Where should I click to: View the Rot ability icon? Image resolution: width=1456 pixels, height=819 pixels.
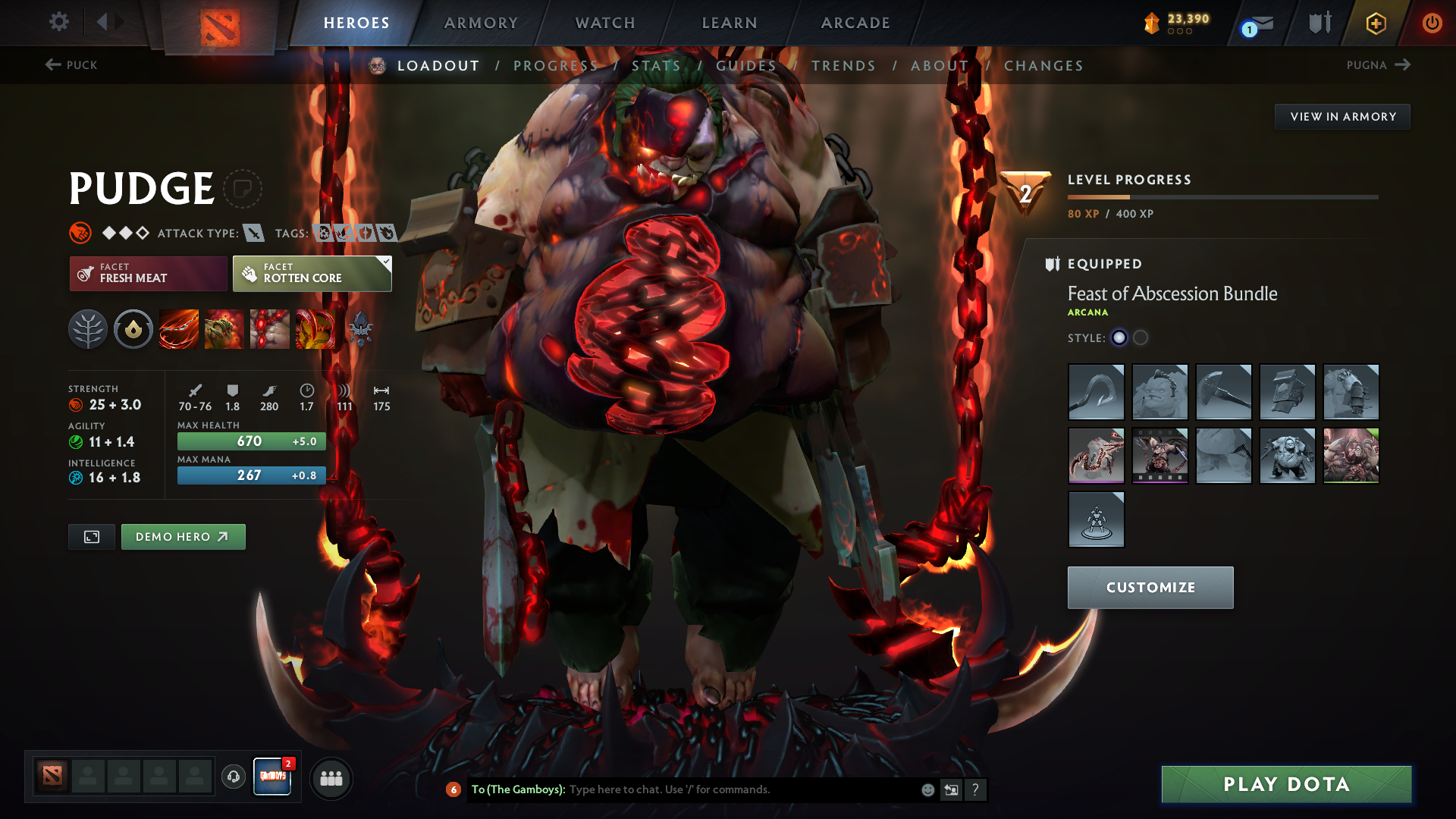(x=224, y=328)
